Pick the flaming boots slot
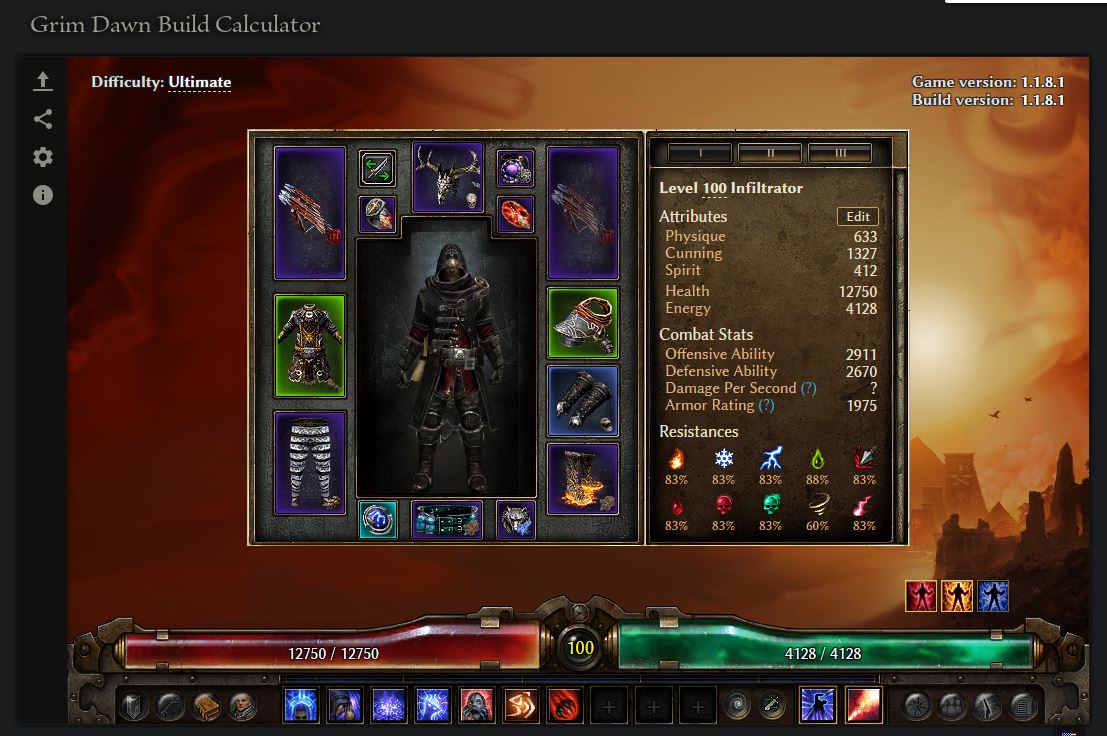The width and height of the screenshot is (1107, 736). point(583,479)
